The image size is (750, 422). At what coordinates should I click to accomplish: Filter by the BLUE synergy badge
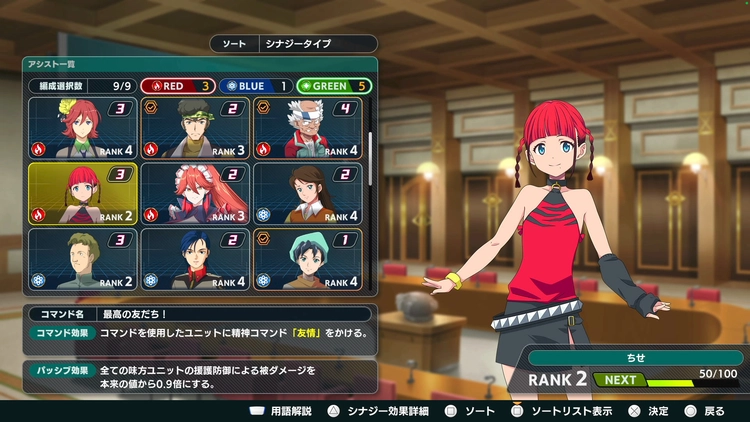click(255, 86)
